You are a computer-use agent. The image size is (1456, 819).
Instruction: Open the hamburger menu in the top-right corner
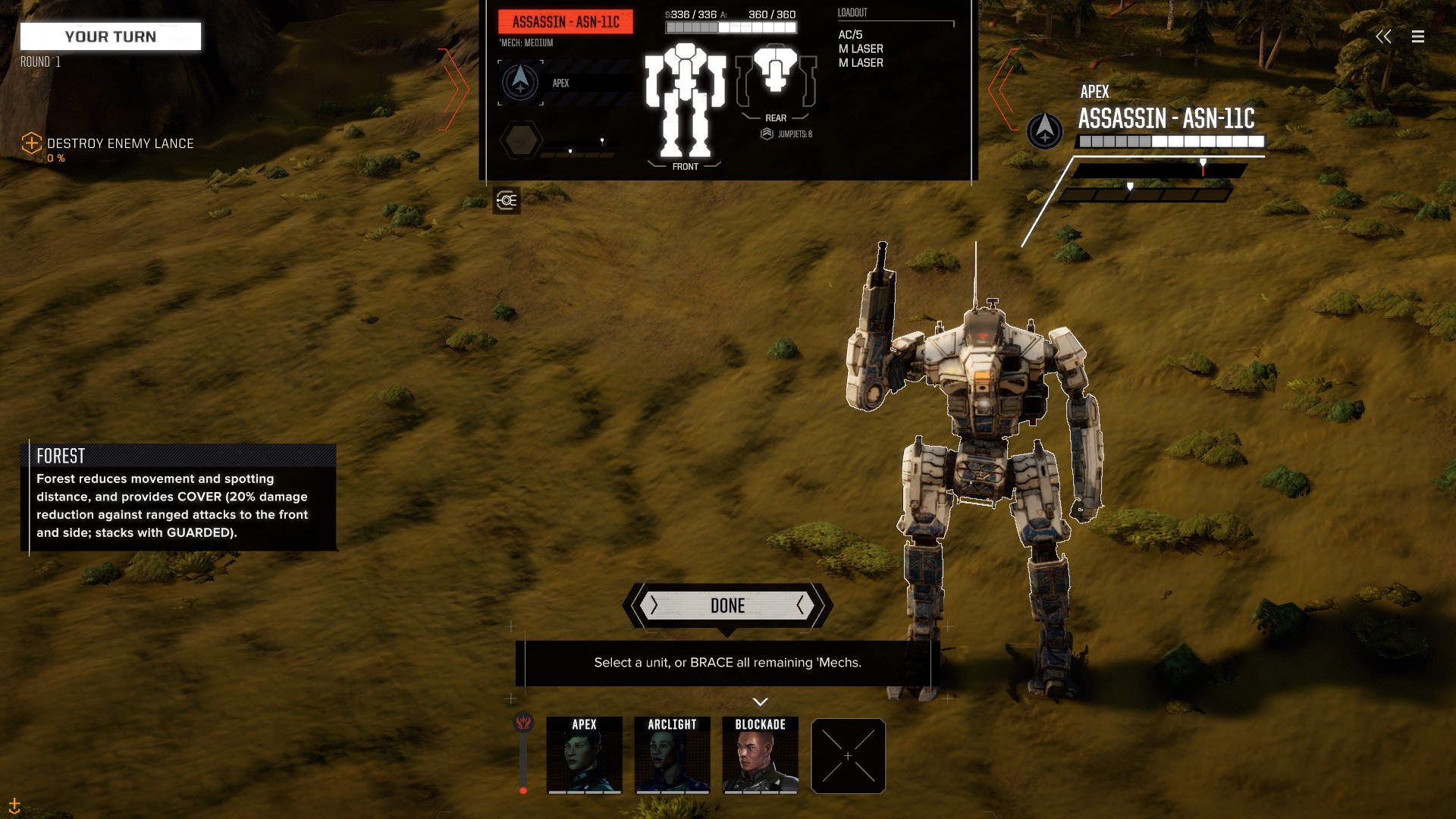point(1418,36)
